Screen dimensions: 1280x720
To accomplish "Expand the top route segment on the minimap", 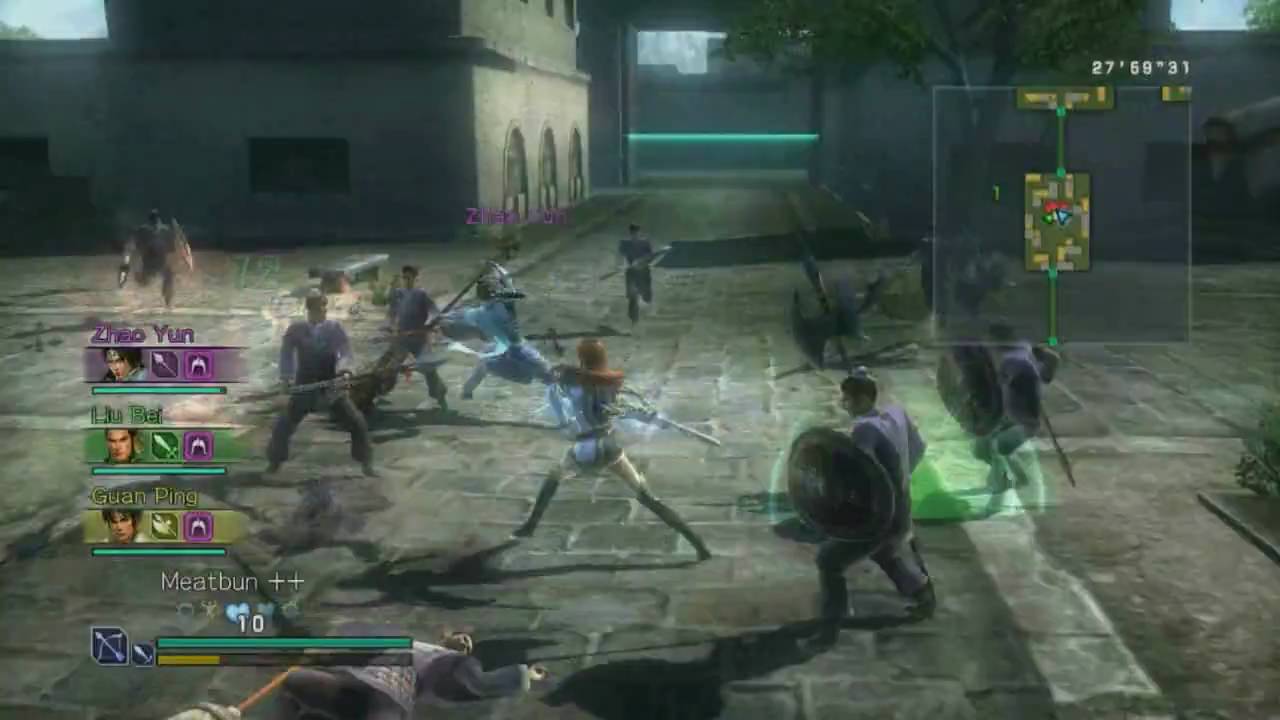I will (1062, 98).
